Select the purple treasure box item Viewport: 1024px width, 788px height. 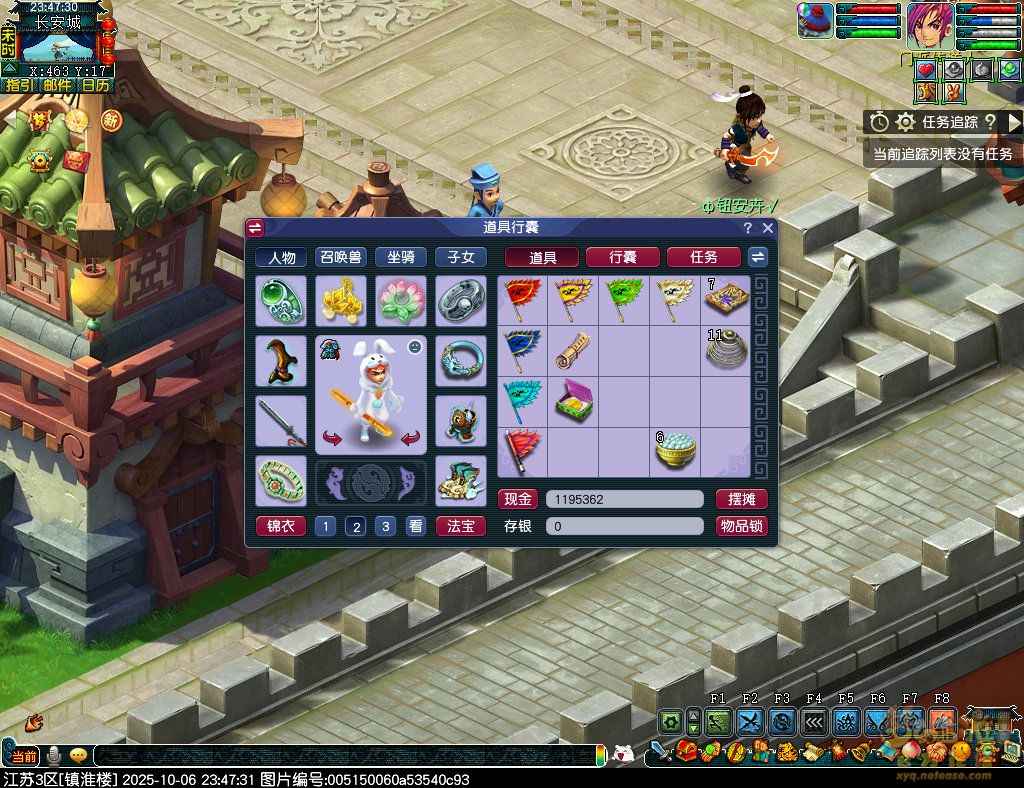(x=573, y=402)
